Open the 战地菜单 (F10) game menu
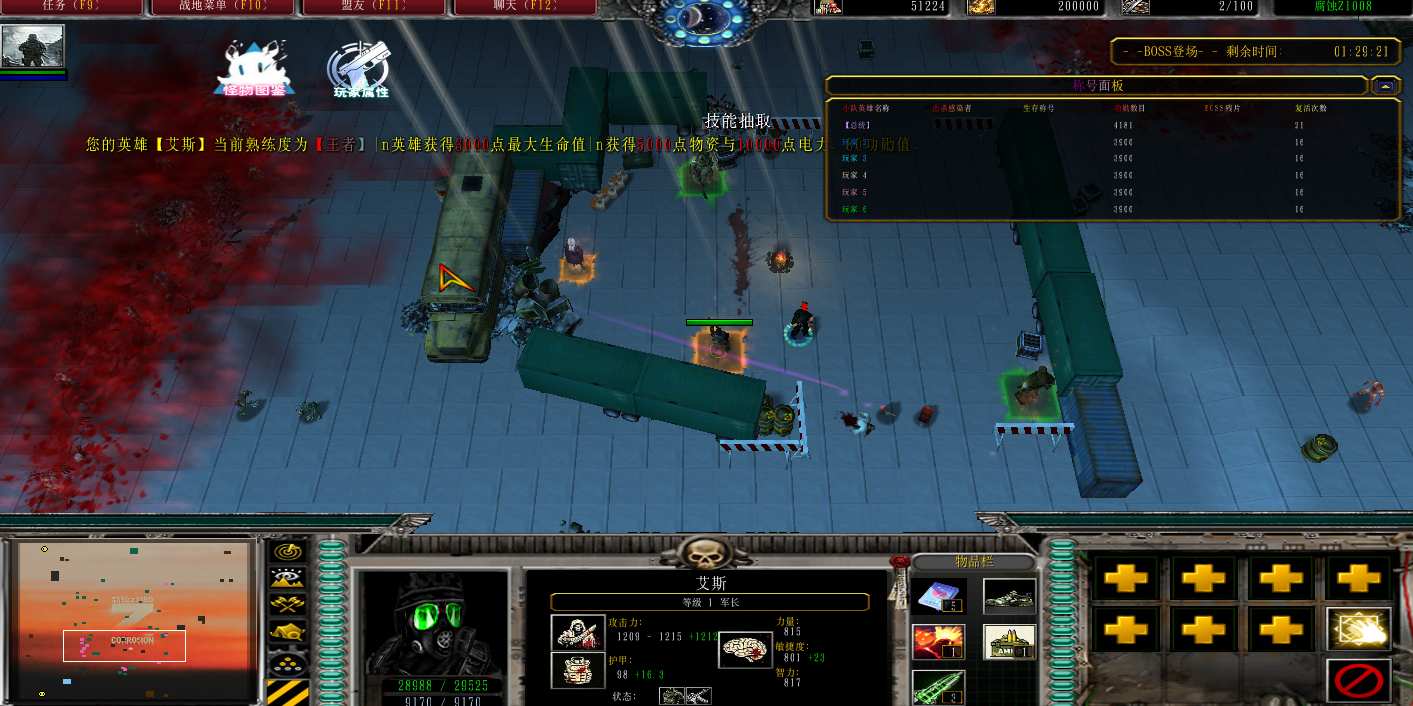Viewport: 1413px width, 706px height. click(x=222, y=7)
